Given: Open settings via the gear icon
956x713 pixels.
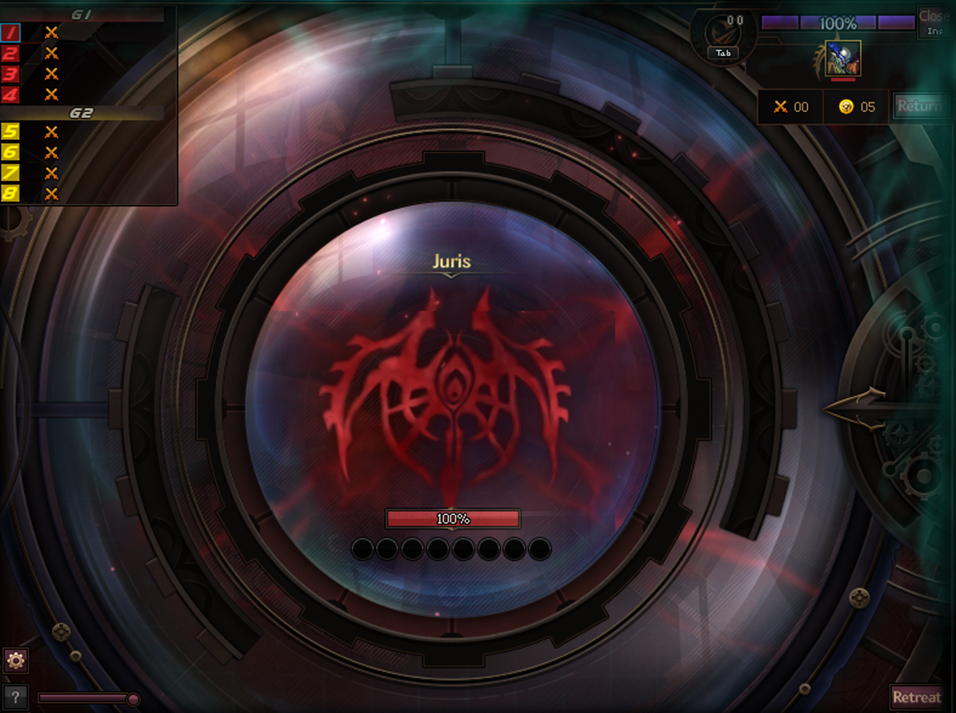Looking at the screenshot, I should pyautogui.click(x=15, y=660).
